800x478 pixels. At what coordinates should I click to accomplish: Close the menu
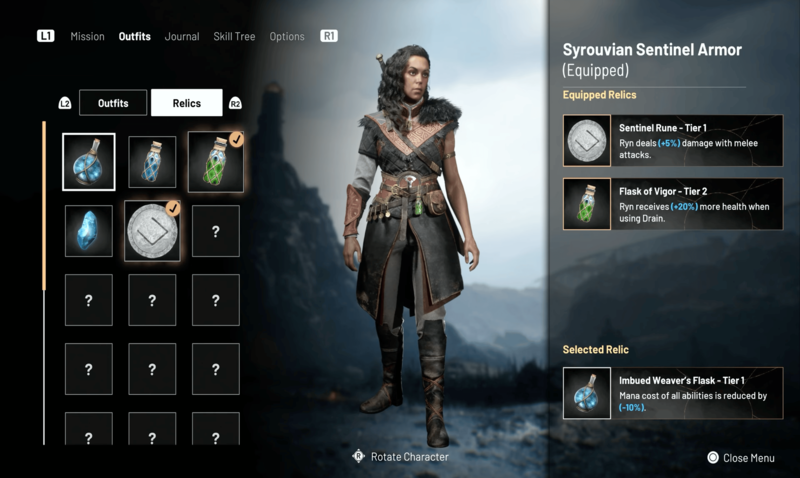coord(741,458)
